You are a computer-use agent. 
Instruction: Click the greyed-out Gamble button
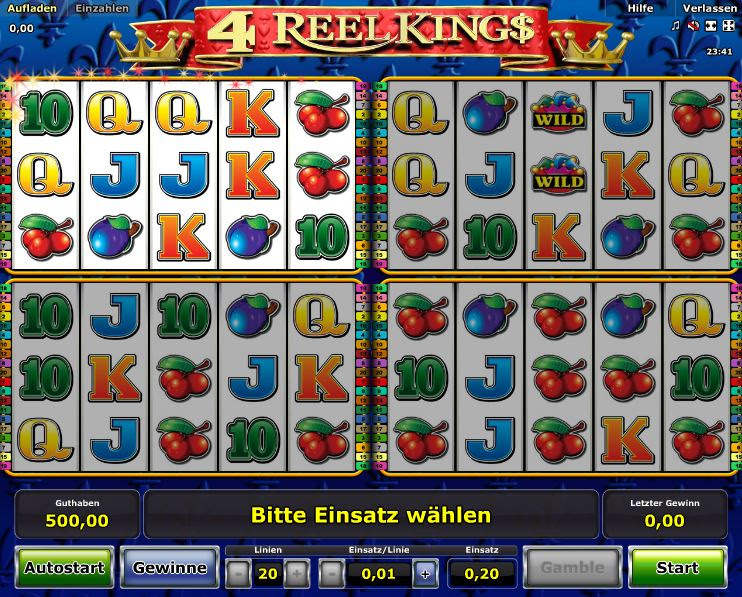click(x=572, y=568)
